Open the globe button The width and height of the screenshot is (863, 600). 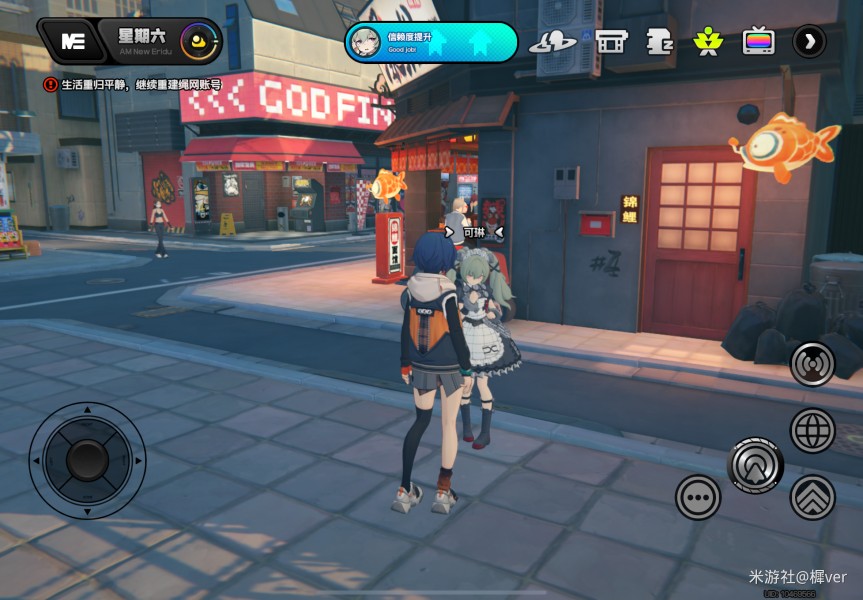[812, 431]
